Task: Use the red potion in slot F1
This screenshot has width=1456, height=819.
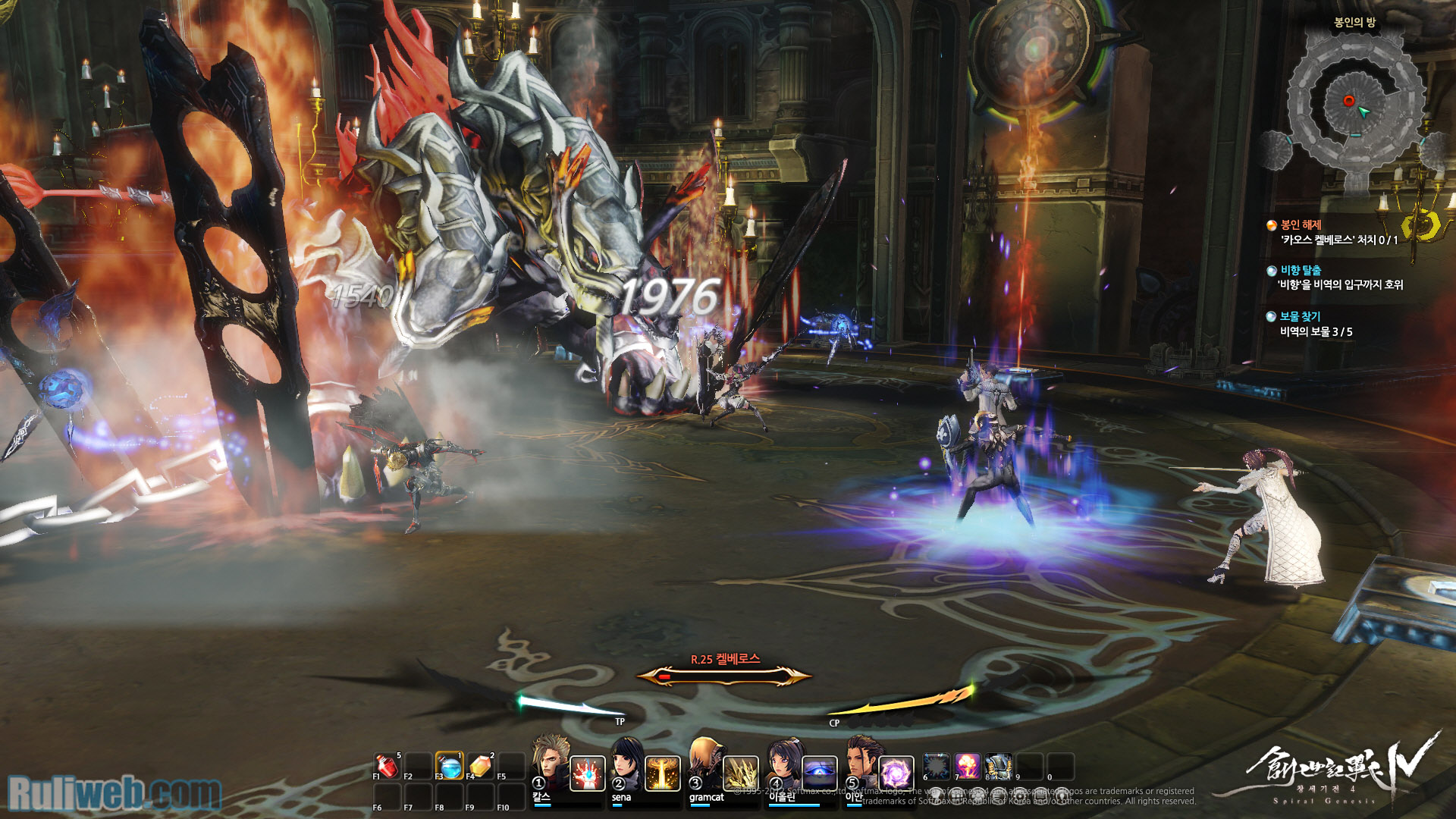Action: (387, 766)
